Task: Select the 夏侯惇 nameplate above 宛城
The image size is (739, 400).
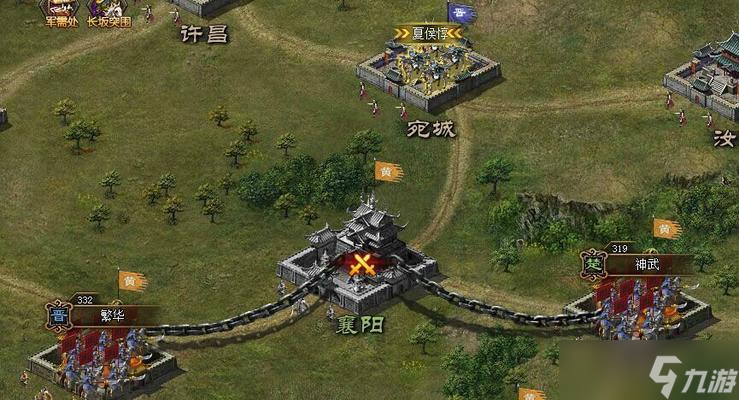Action: (x=428, y=33)
